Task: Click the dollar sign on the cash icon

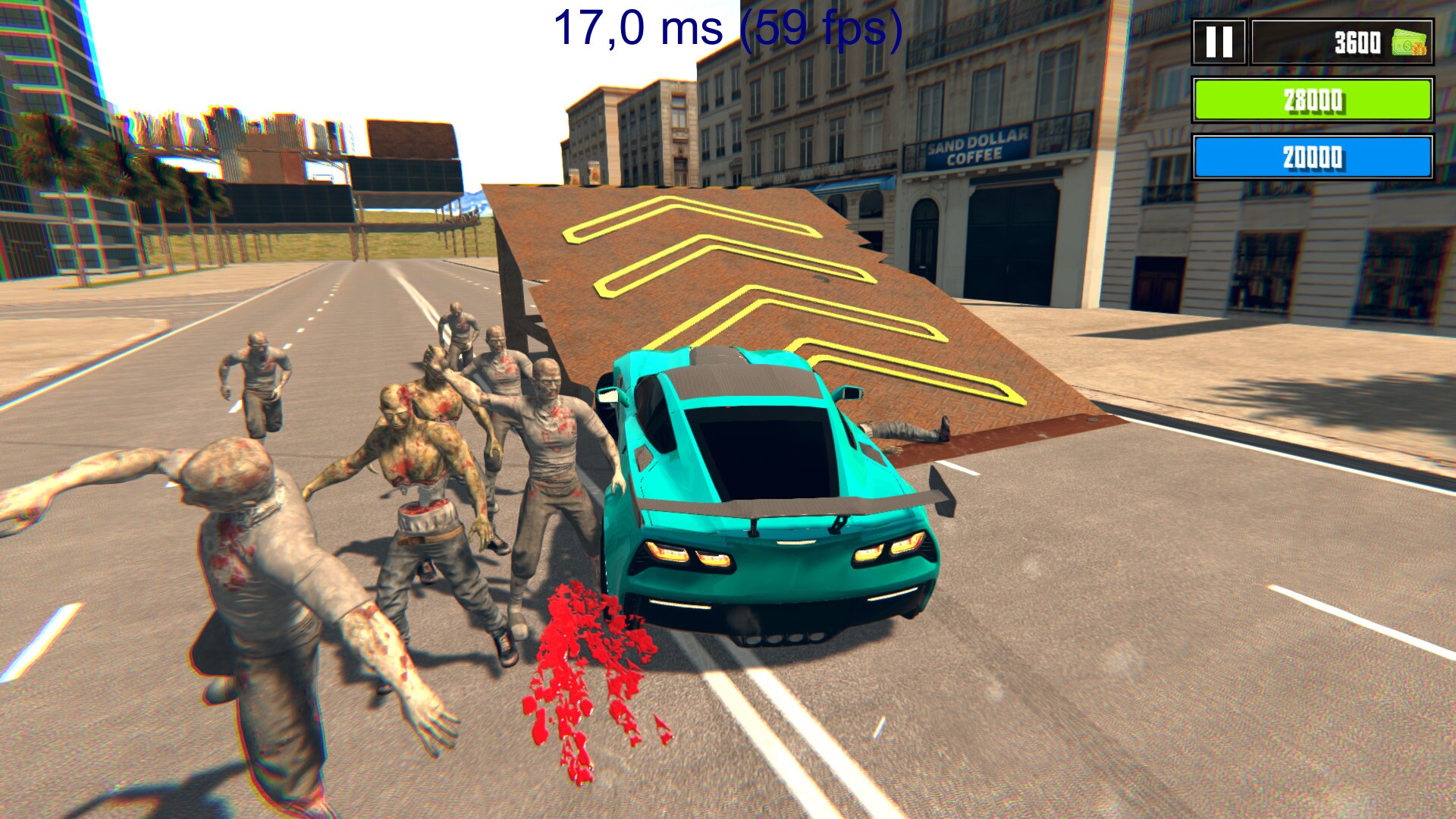Action: (1407, 45)
